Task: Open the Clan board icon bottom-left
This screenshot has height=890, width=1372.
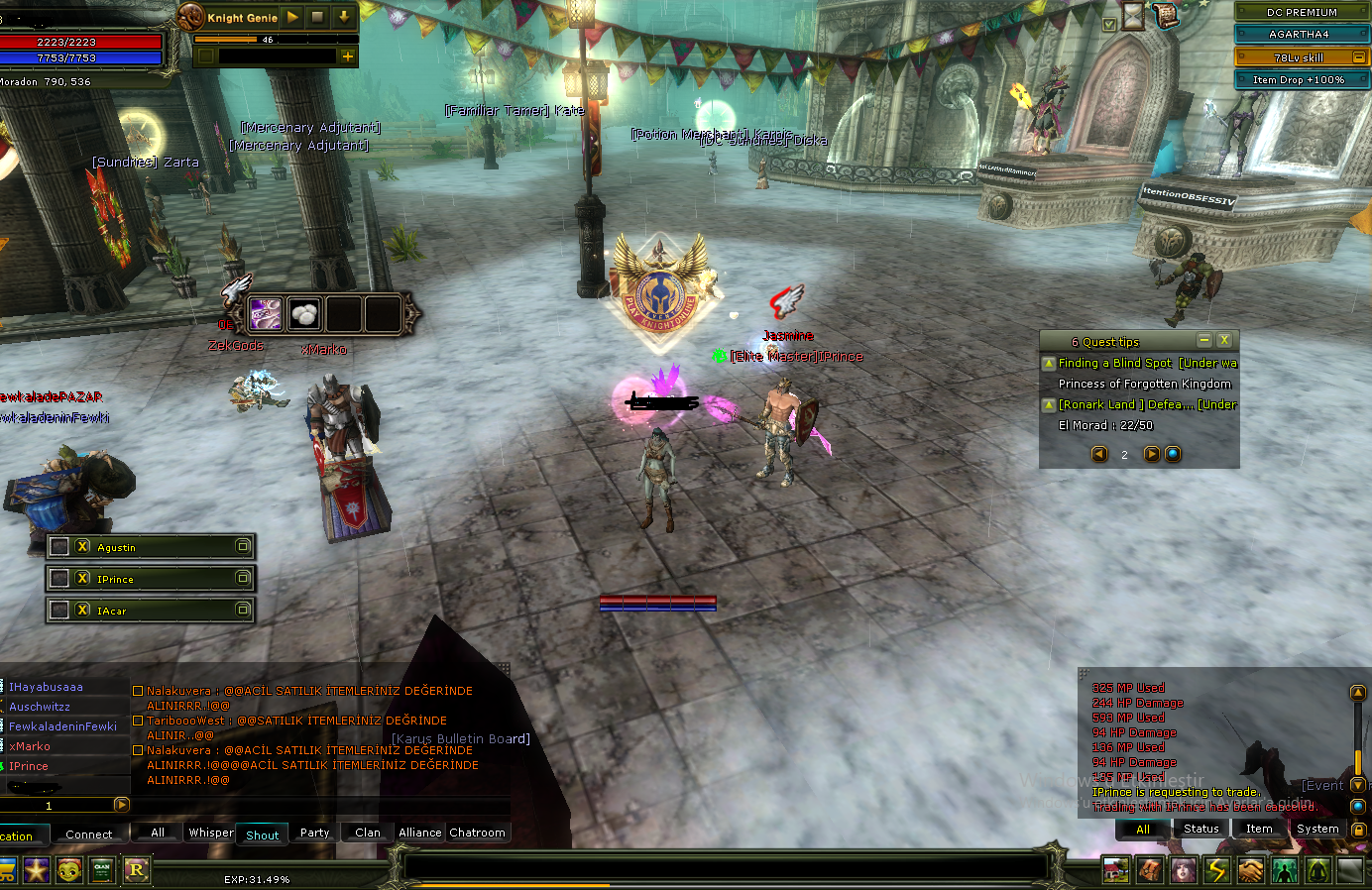Action: pyautogui.click(x=101, y=870)
